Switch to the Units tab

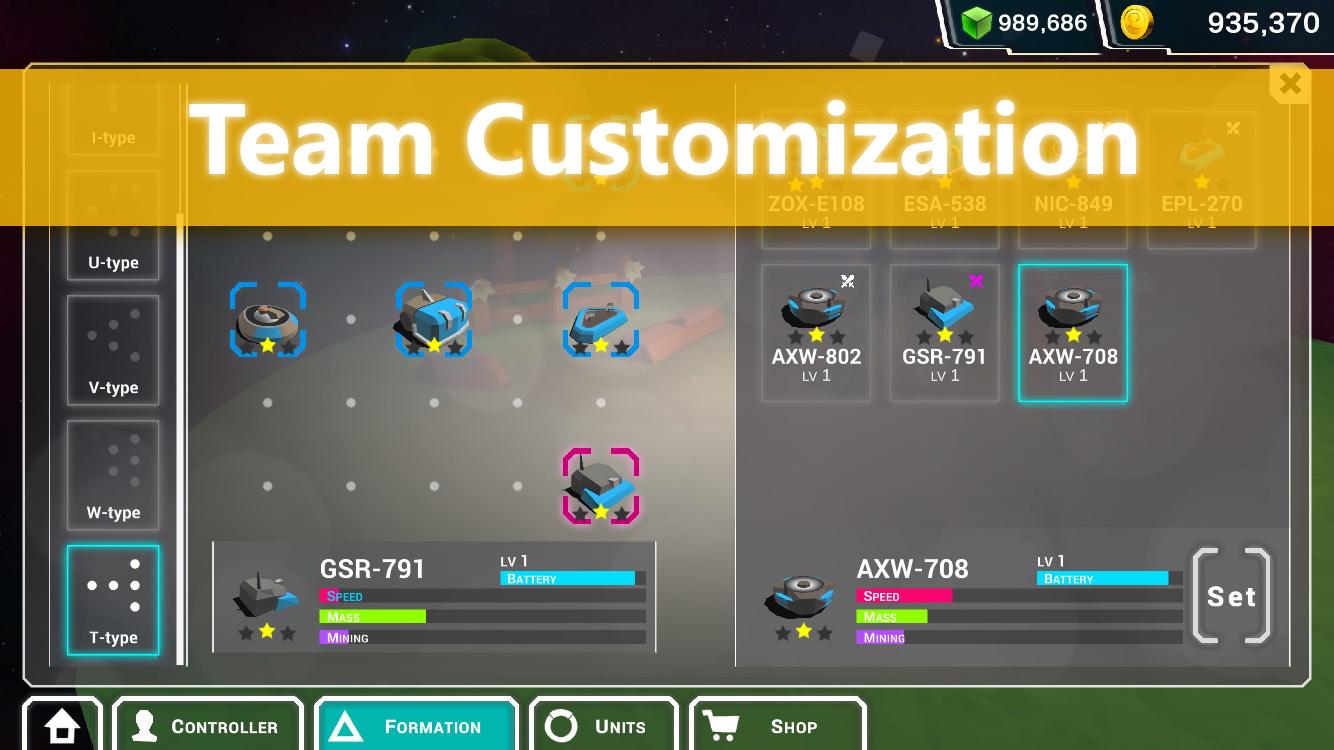point(562,727)
